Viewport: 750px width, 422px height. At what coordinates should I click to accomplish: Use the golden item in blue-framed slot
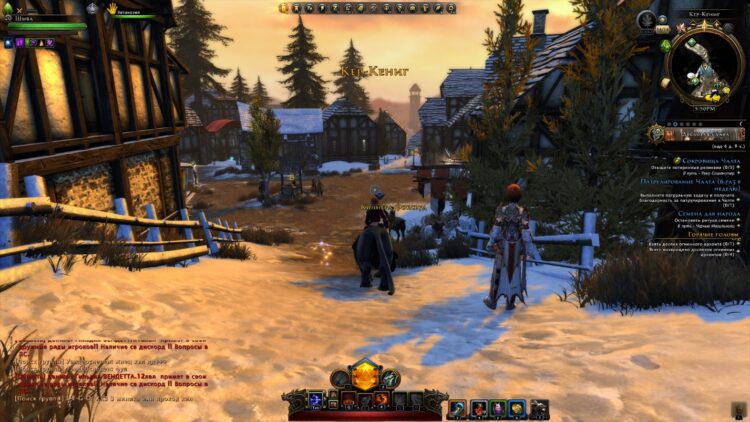tap(517, 407)
